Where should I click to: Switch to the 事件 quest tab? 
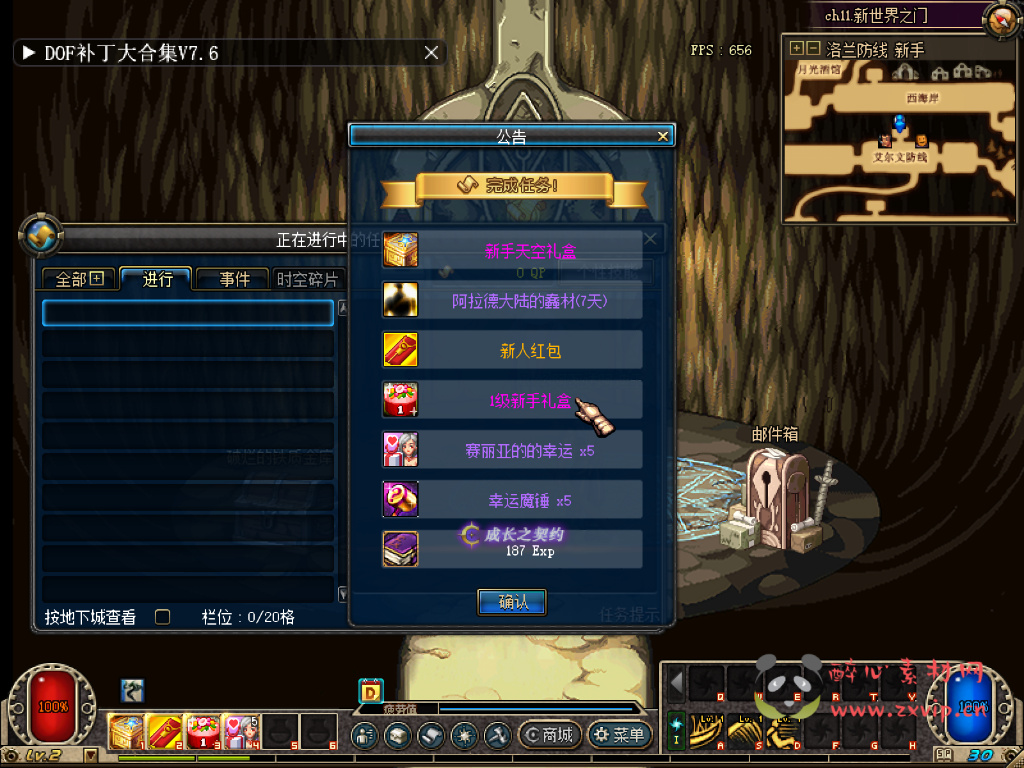(234, 279)
